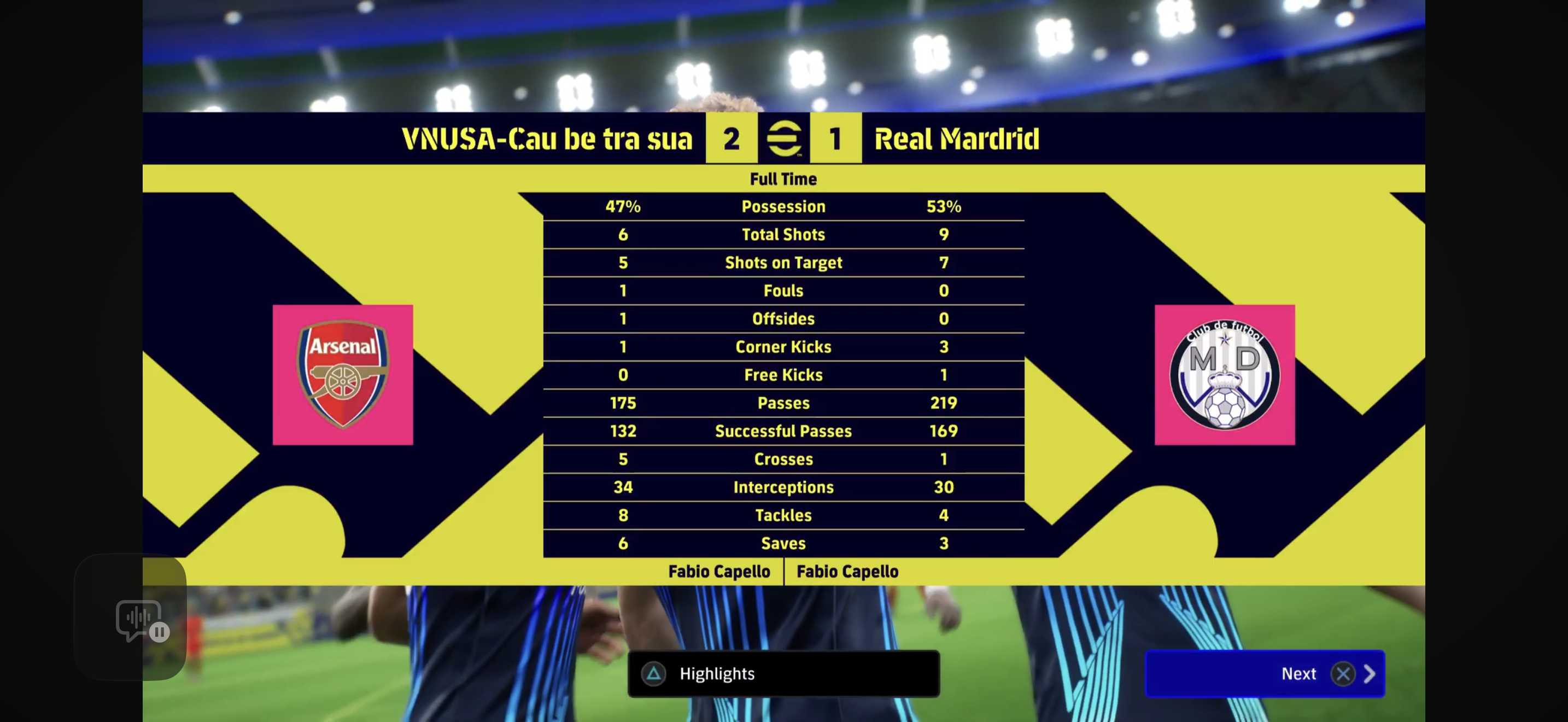
Task: Click the Real Madrid club emblem
Action: (1225, 373)
